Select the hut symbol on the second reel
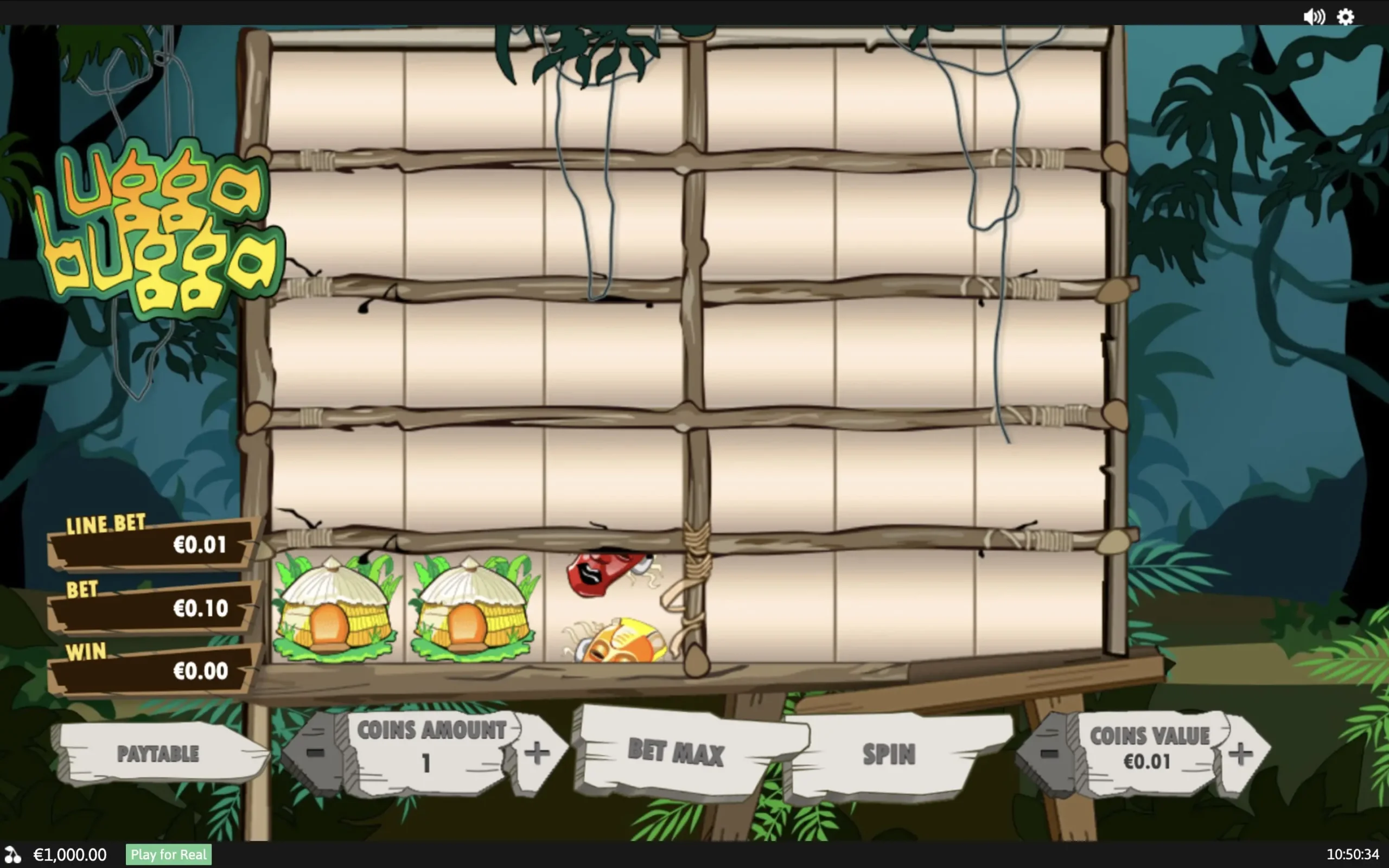The height and width of the screenshot is (868, 1389). [x=470, y=609]
